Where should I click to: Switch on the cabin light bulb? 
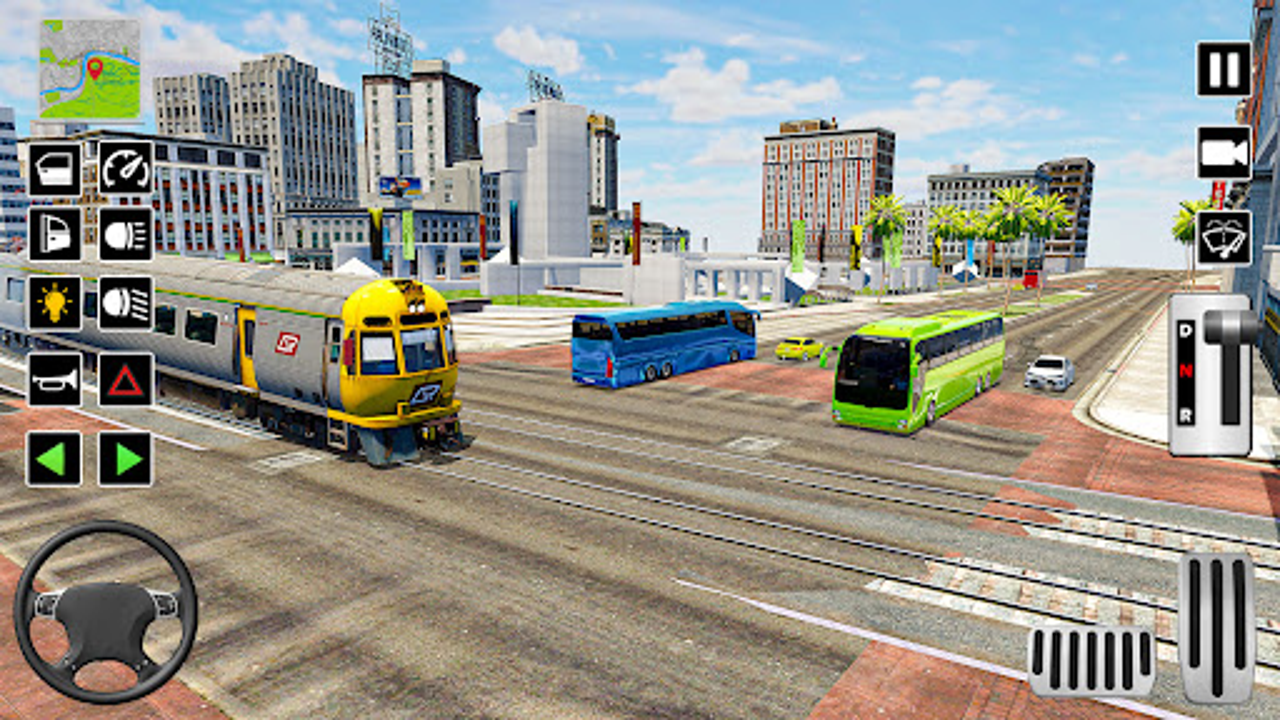tap(57, 304)
